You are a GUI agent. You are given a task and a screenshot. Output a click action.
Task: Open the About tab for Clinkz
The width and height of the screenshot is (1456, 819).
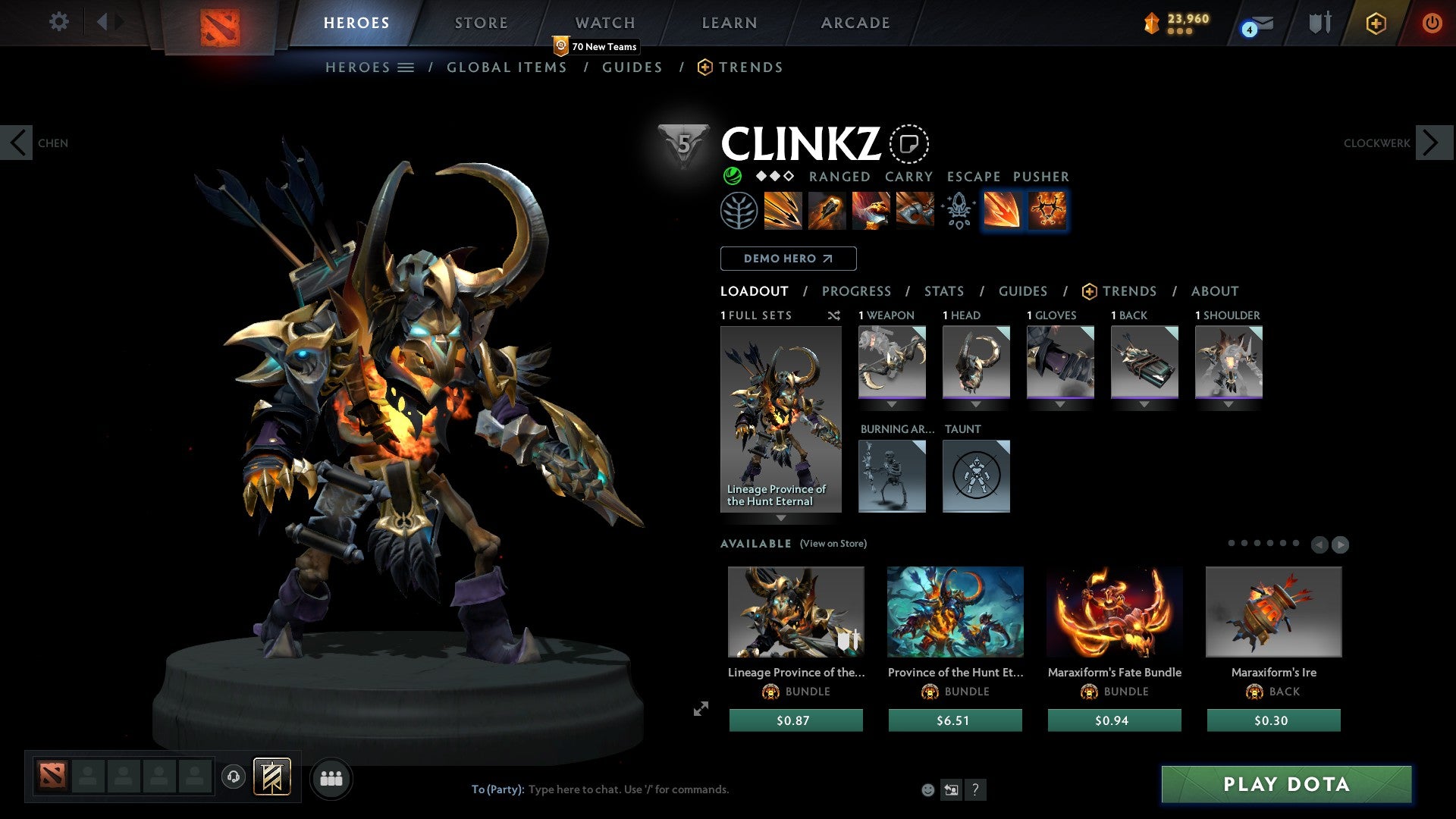click(1214, 291)
